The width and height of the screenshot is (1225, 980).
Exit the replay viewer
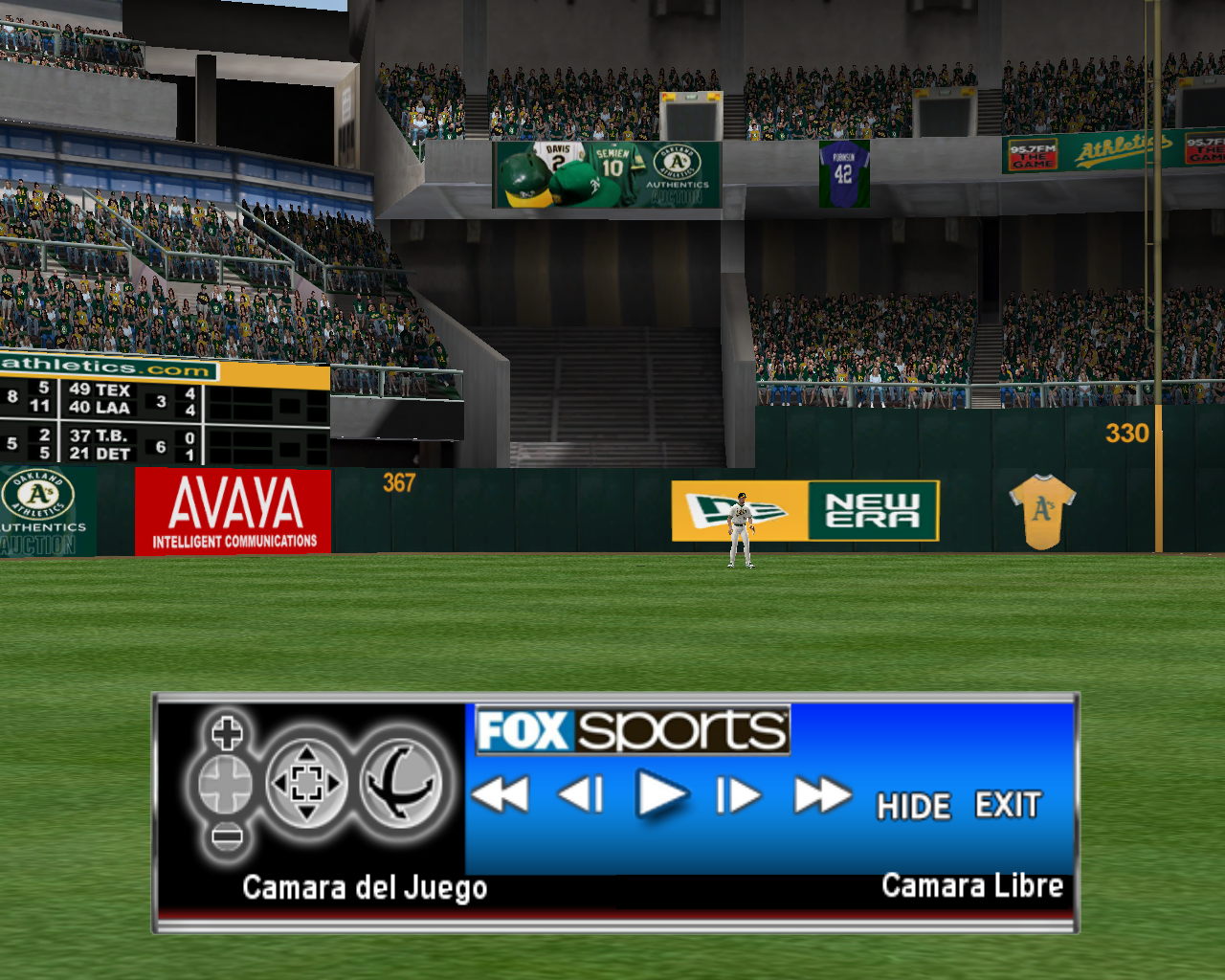point(1008,805)
